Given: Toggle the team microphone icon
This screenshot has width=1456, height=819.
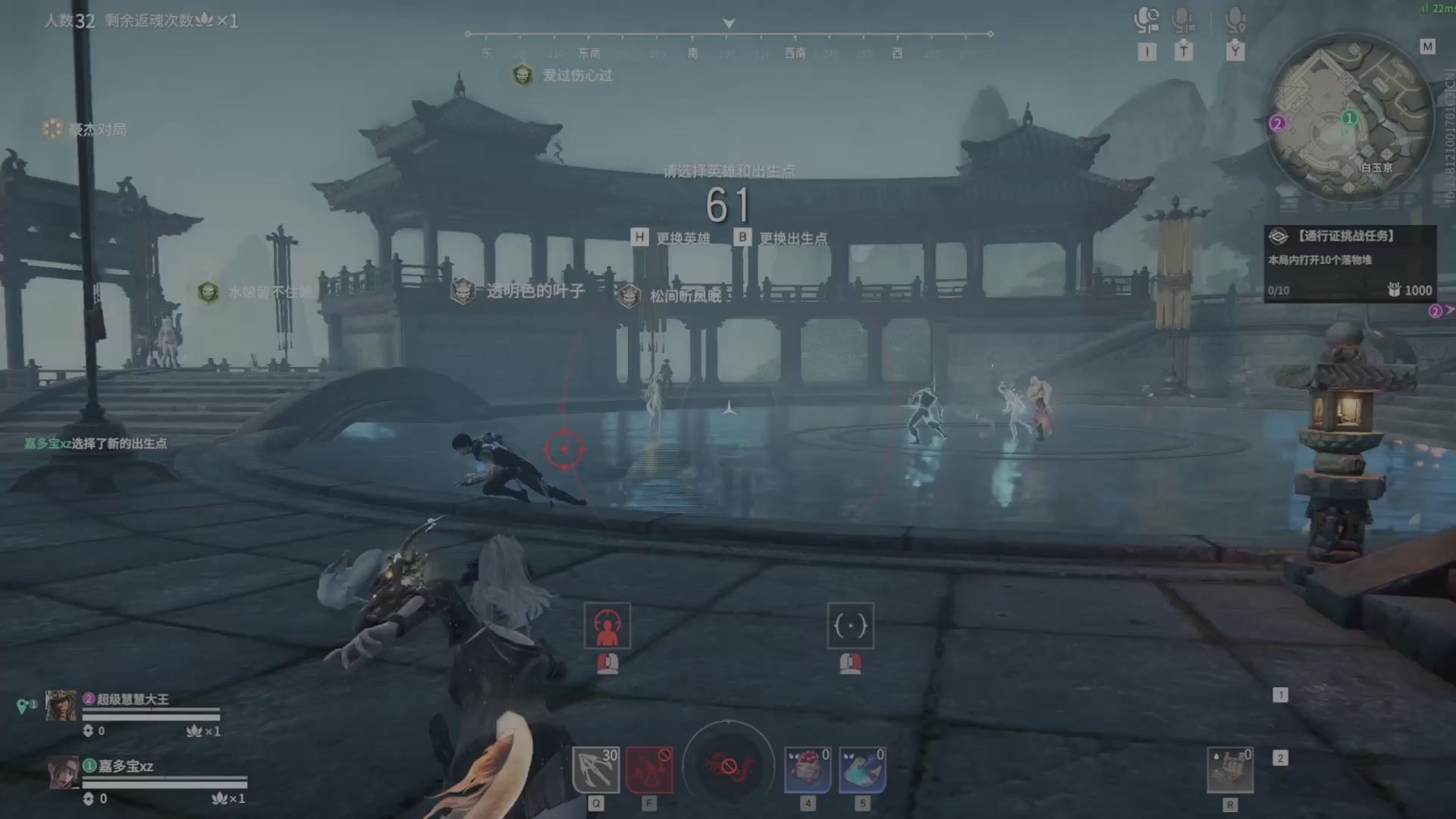Looking at the screenshot, I should click(x=1183, y=20).
